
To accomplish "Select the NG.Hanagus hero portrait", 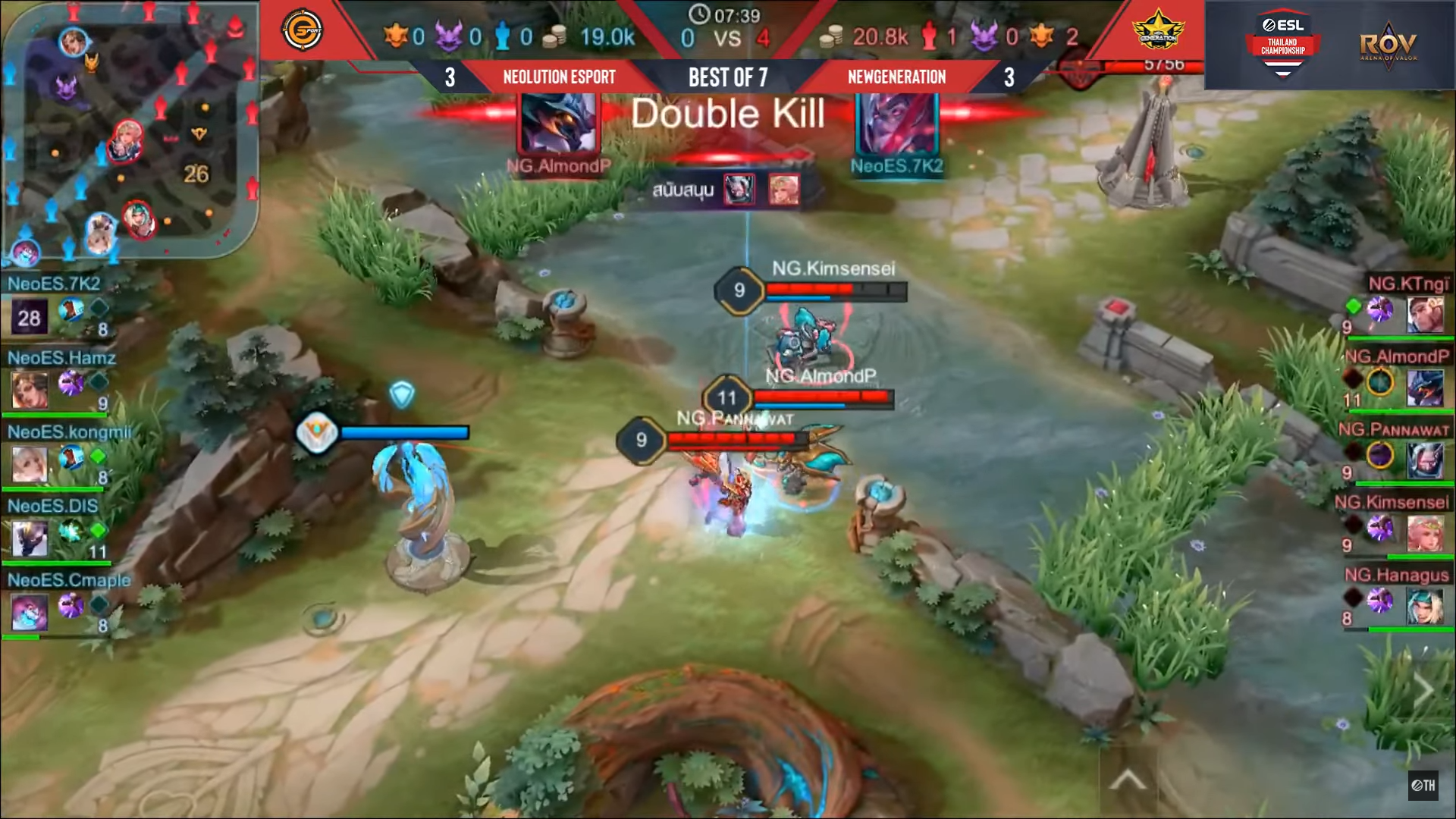I will pos(1424,606).
